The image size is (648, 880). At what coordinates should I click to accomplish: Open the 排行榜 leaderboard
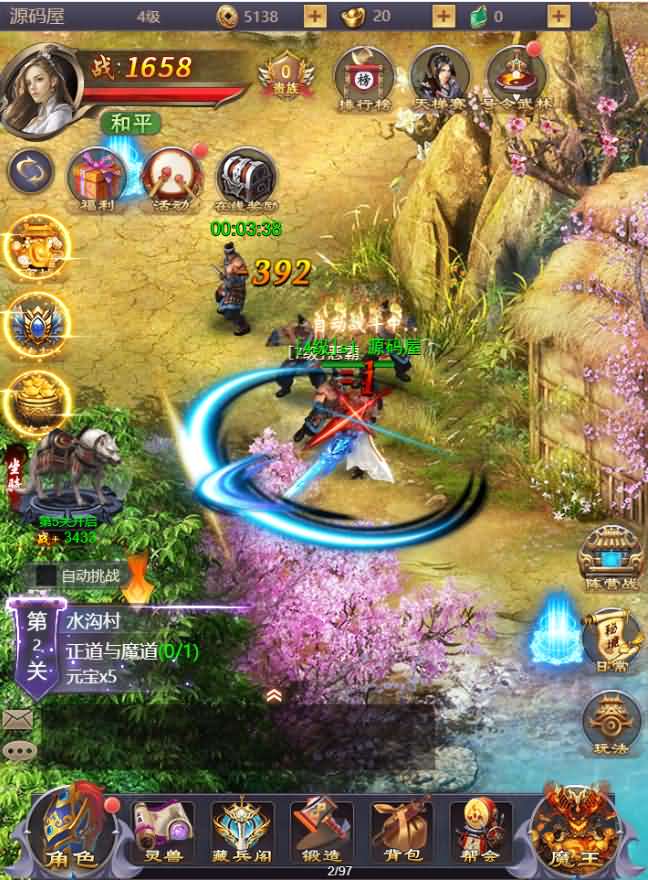(363, 75)
